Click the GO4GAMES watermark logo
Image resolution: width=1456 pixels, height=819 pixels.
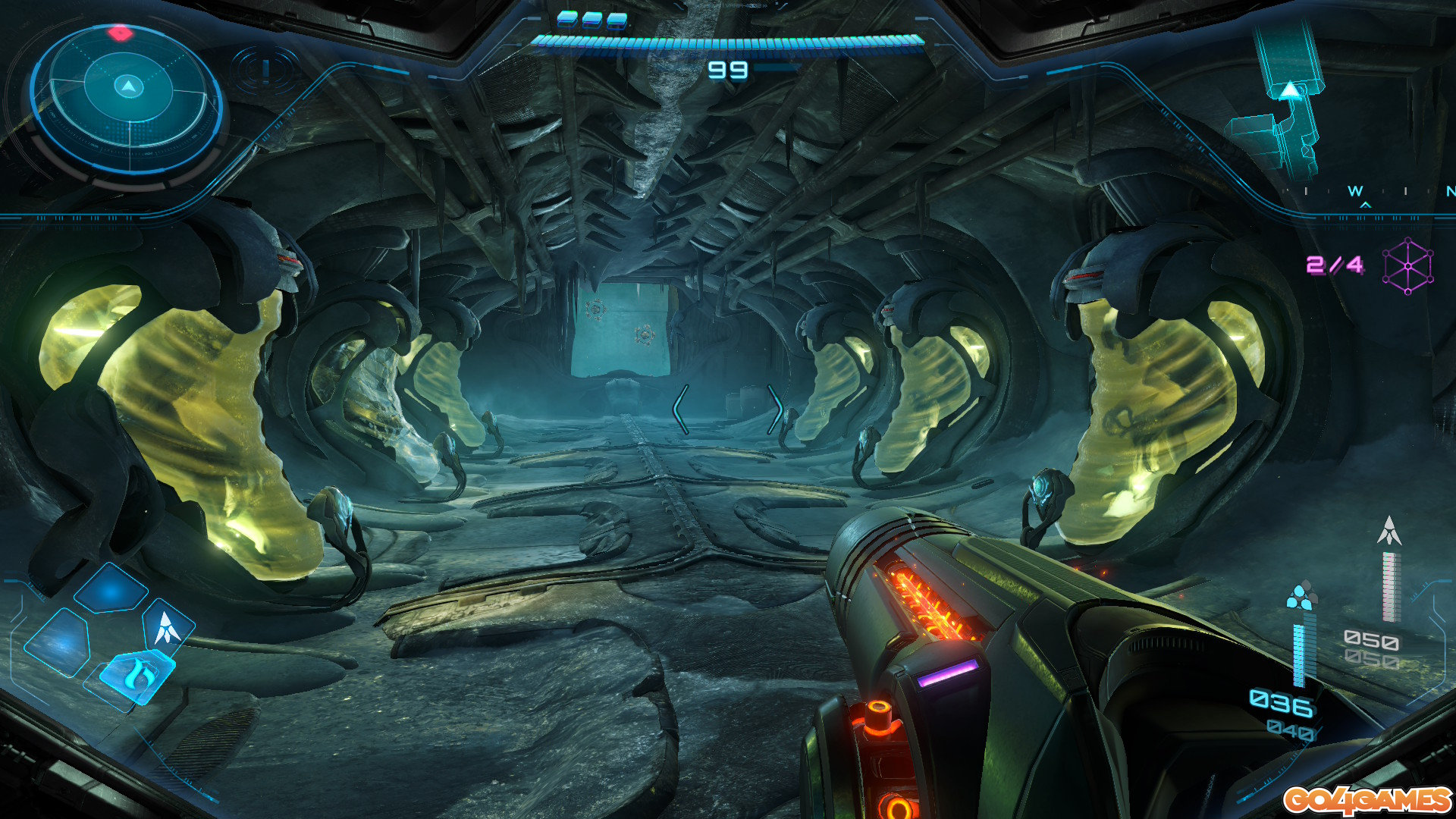(x=1367, y=800)
